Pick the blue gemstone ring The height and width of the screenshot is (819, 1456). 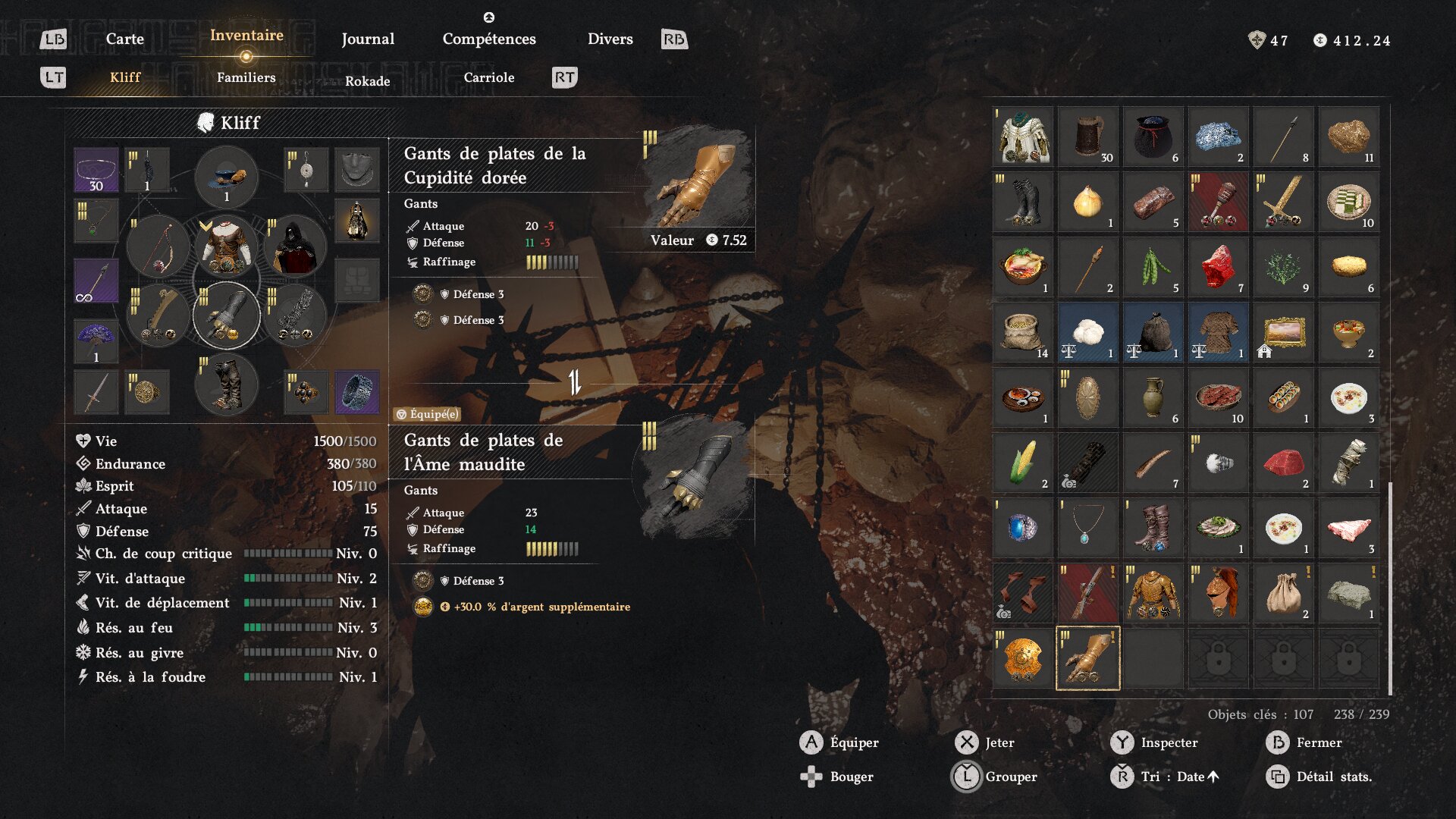[1022, 527]
